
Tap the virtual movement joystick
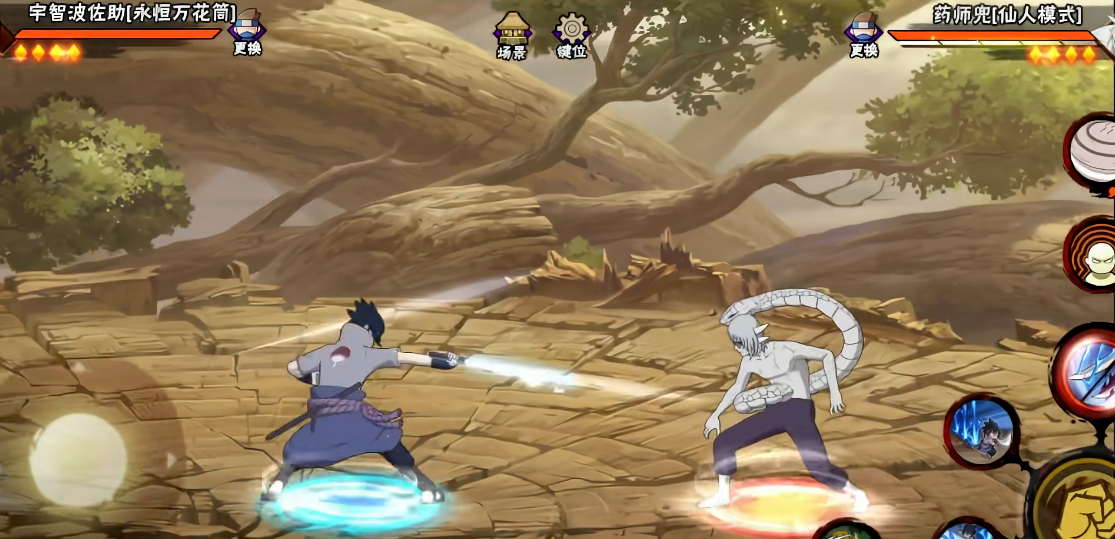tap(78, 459)
